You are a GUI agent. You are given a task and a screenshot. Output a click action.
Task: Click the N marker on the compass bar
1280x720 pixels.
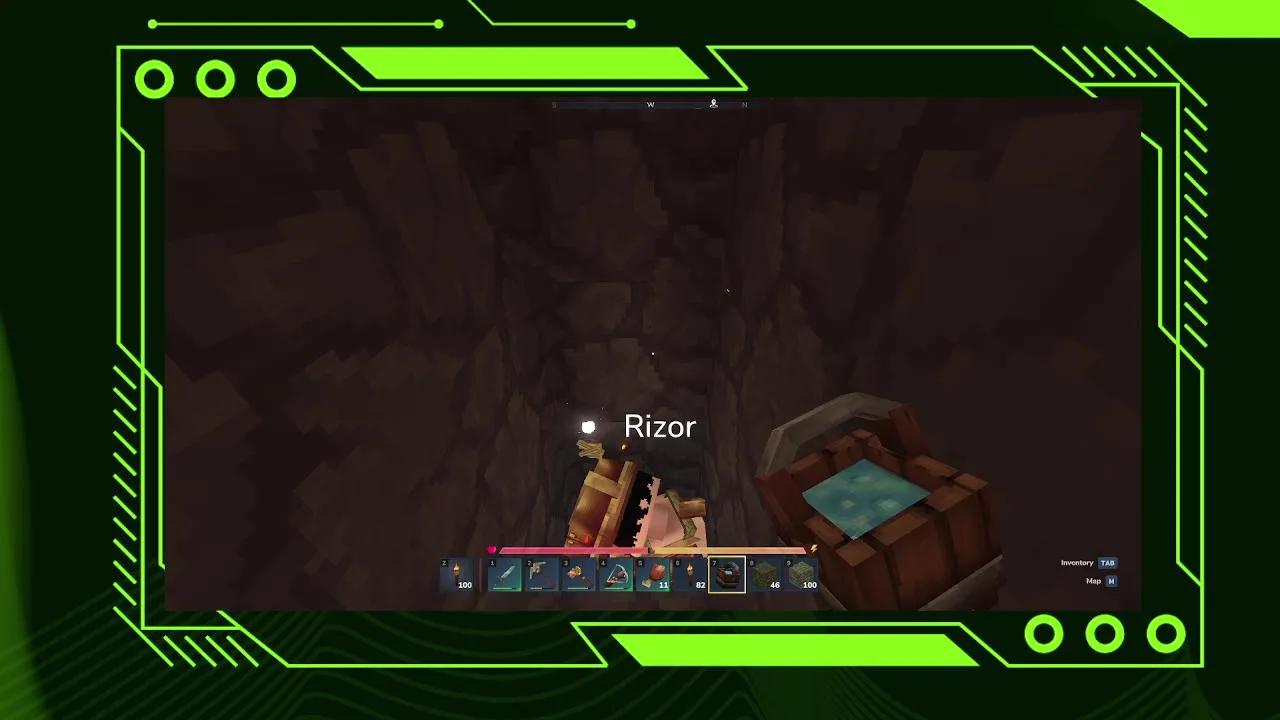pyautogui.click(x=744, y=104)
